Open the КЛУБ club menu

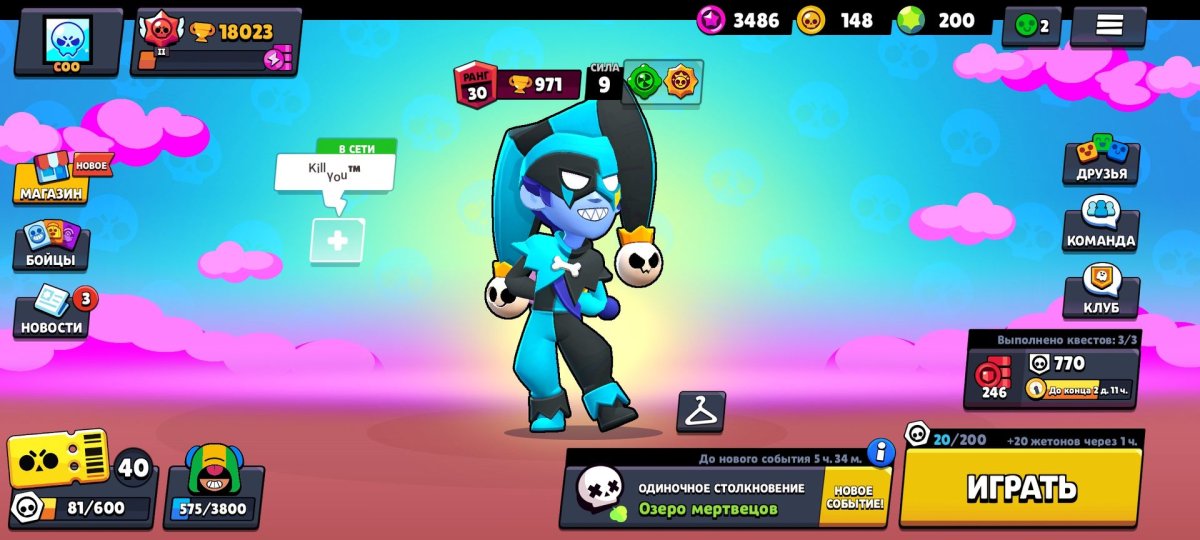click(x=1101, y=292)
